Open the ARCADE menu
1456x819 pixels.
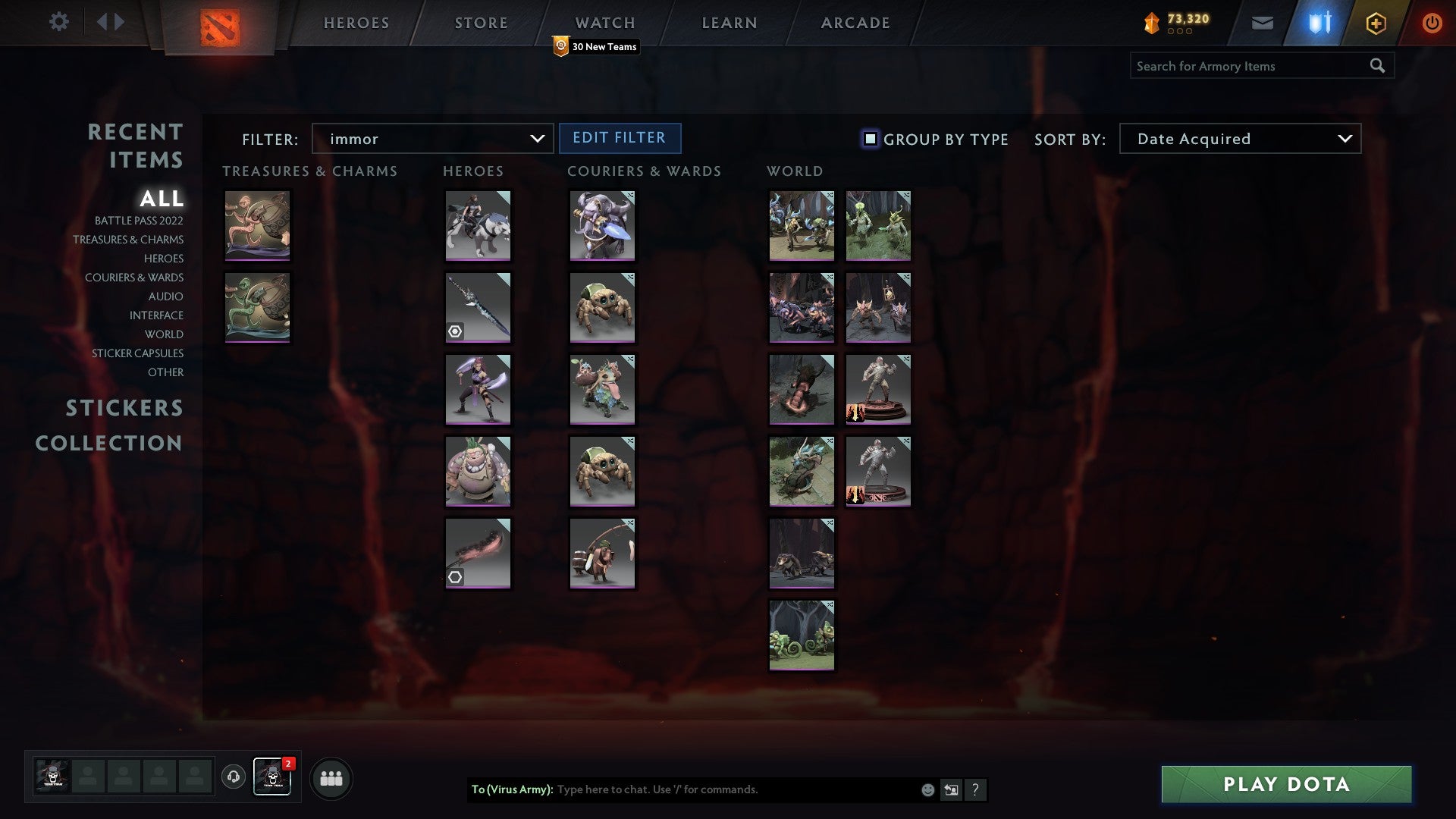click(855, 23)
